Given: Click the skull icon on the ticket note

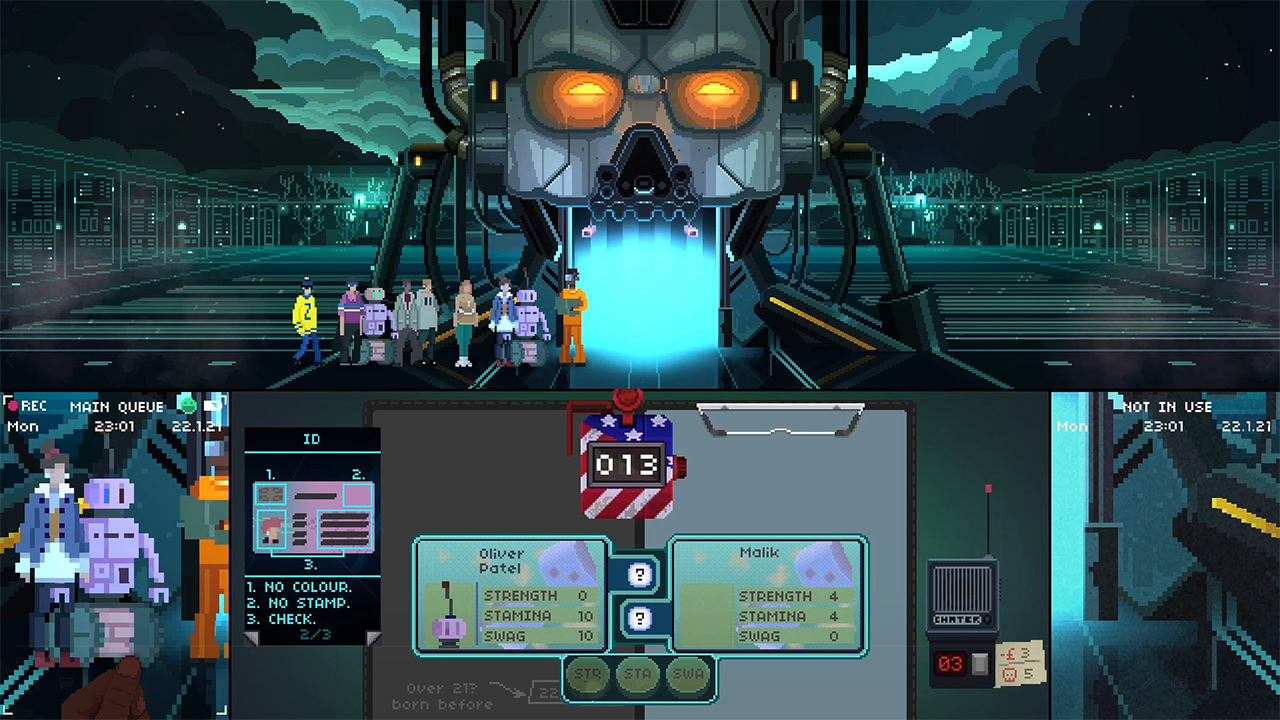Looking at the screenshot, I should tap(1010, 675).
